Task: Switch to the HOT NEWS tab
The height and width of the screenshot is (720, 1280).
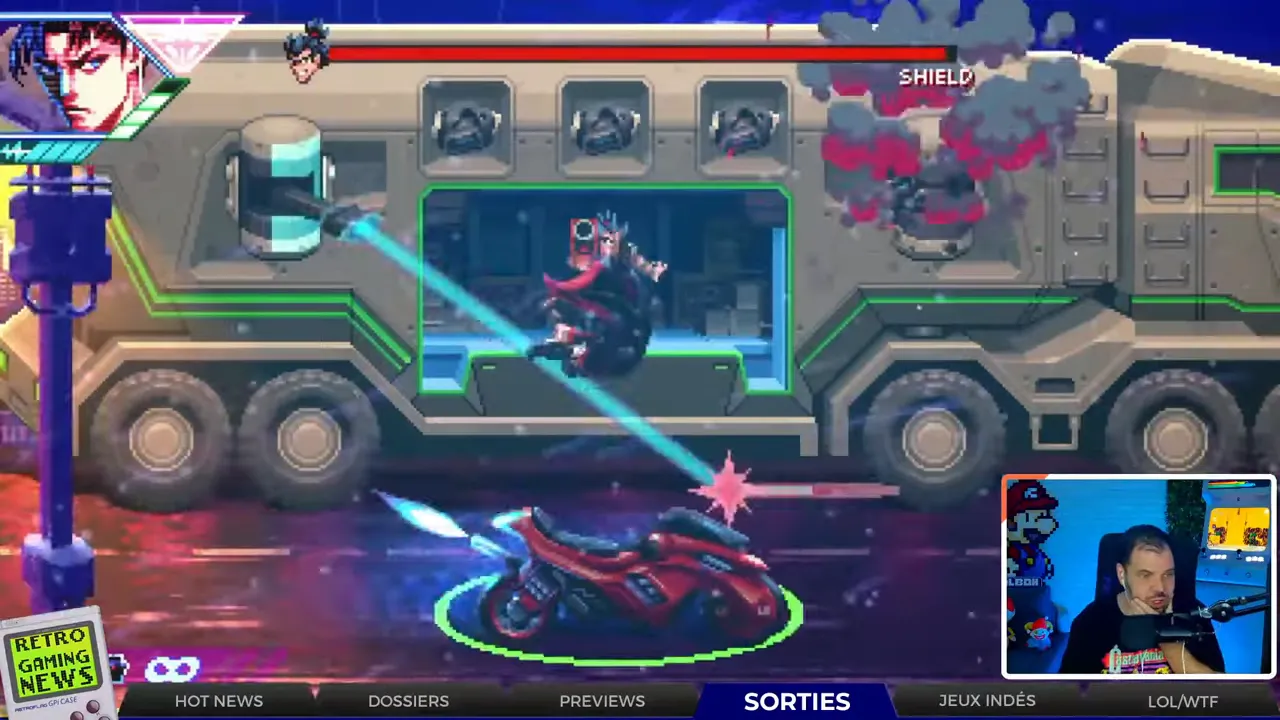Action: tap(219, 701)
